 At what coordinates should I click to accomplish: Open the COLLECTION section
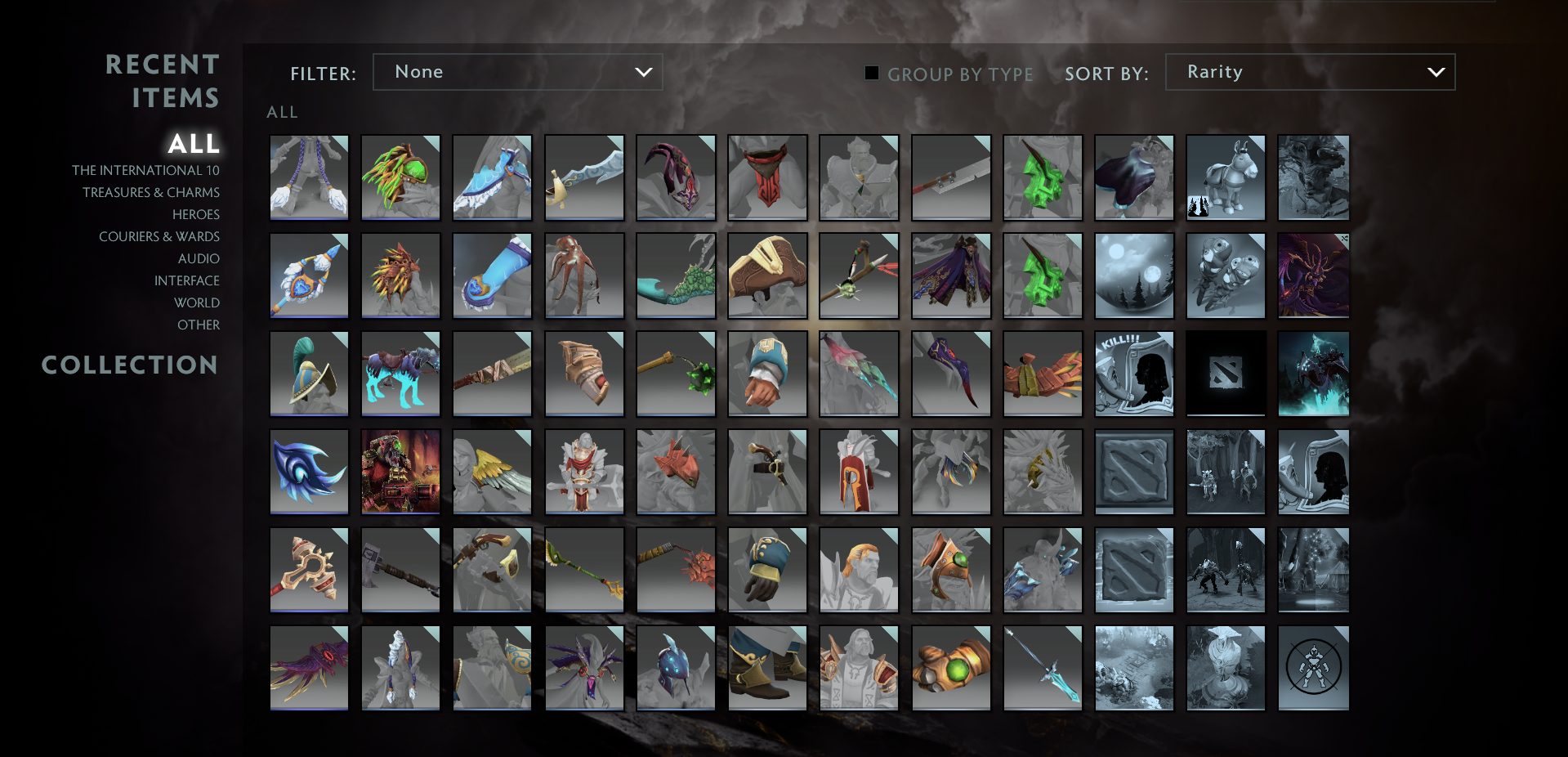click(x=130, y=365)
